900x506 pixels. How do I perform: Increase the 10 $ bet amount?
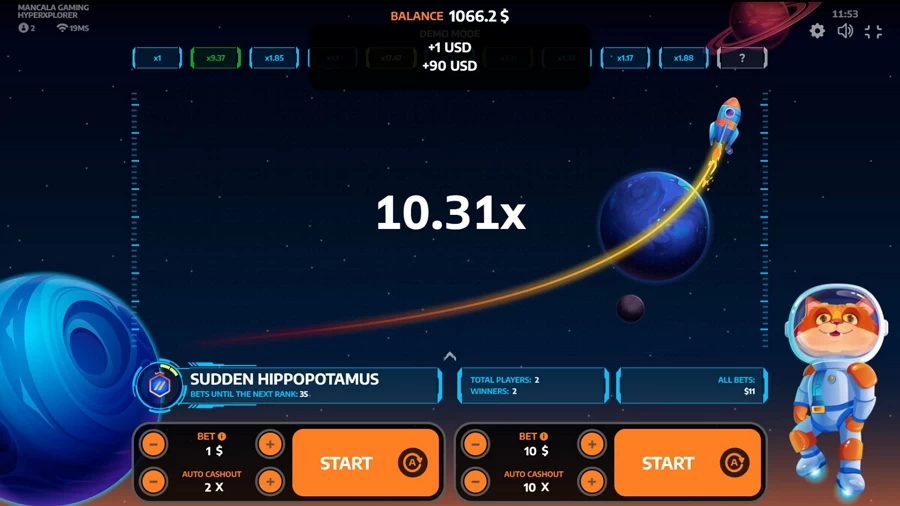(x=592, y=444)
